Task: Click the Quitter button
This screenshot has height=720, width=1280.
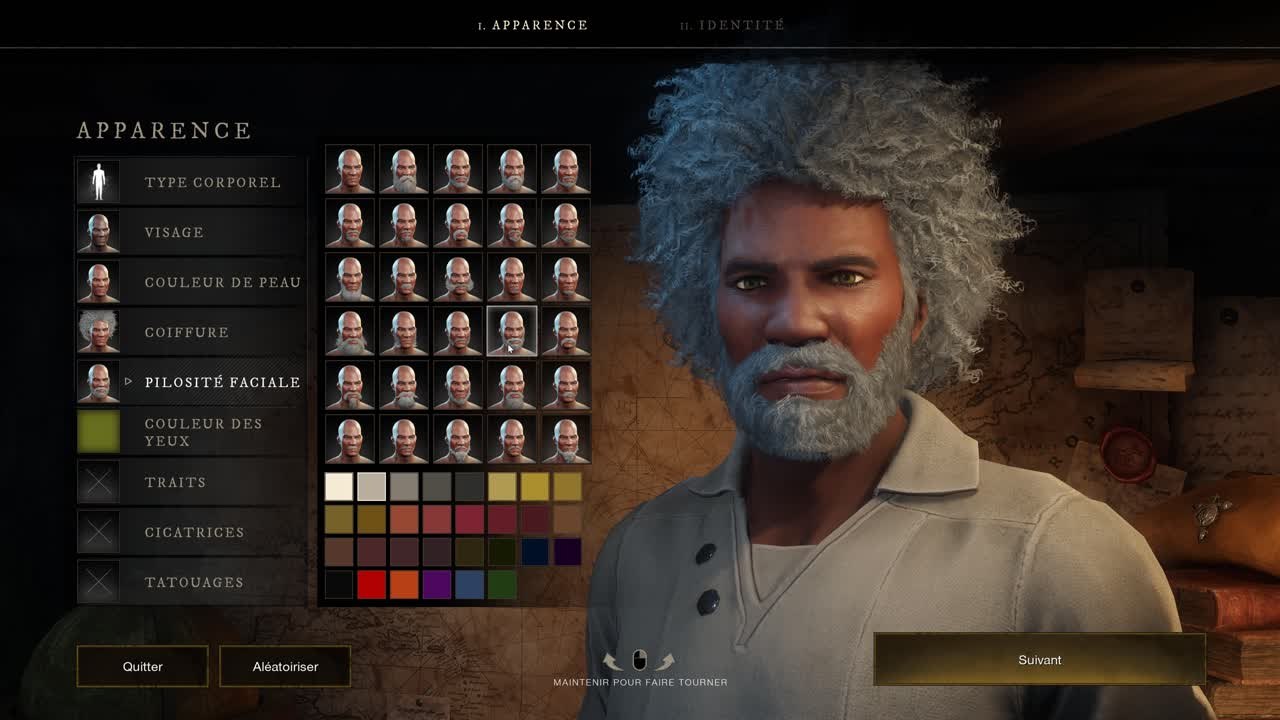Action: point(142,666)
